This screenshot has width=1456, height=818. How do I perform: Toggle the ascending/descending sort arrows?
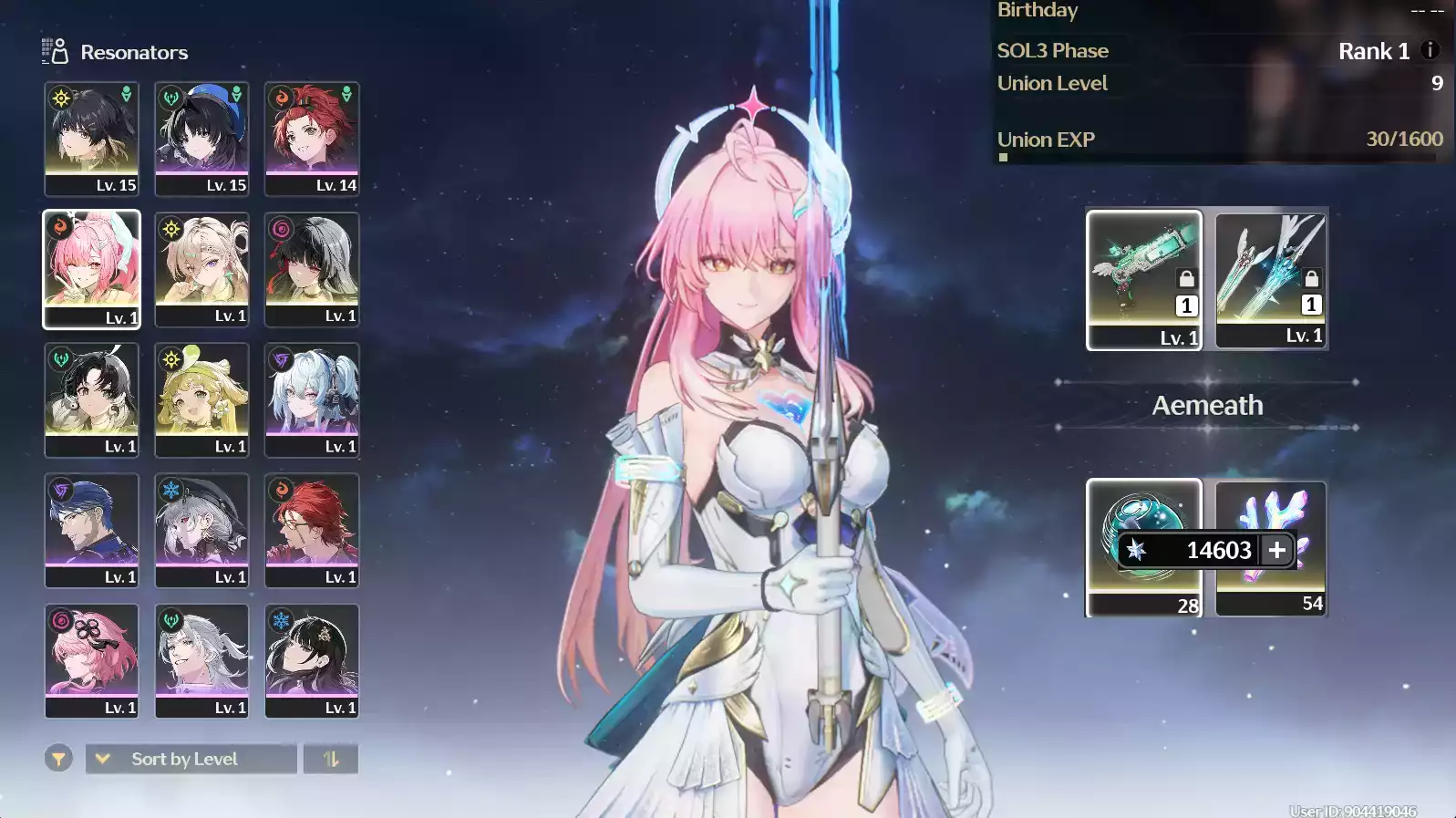pyautogui.click(x=332, y=758)
